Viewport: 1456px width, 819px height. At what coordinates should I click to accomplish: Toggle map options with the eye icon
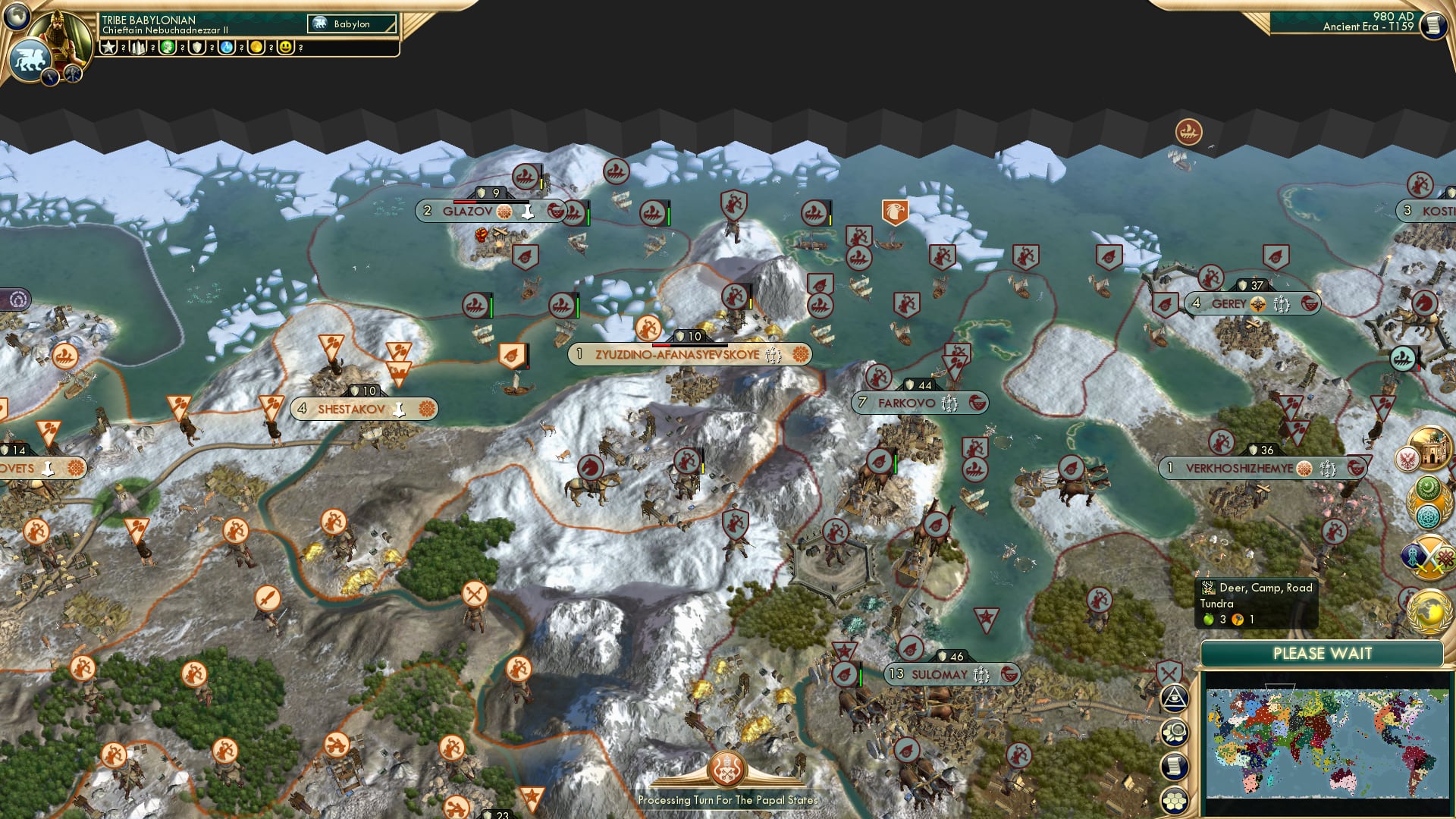(x=1175, y=698)
